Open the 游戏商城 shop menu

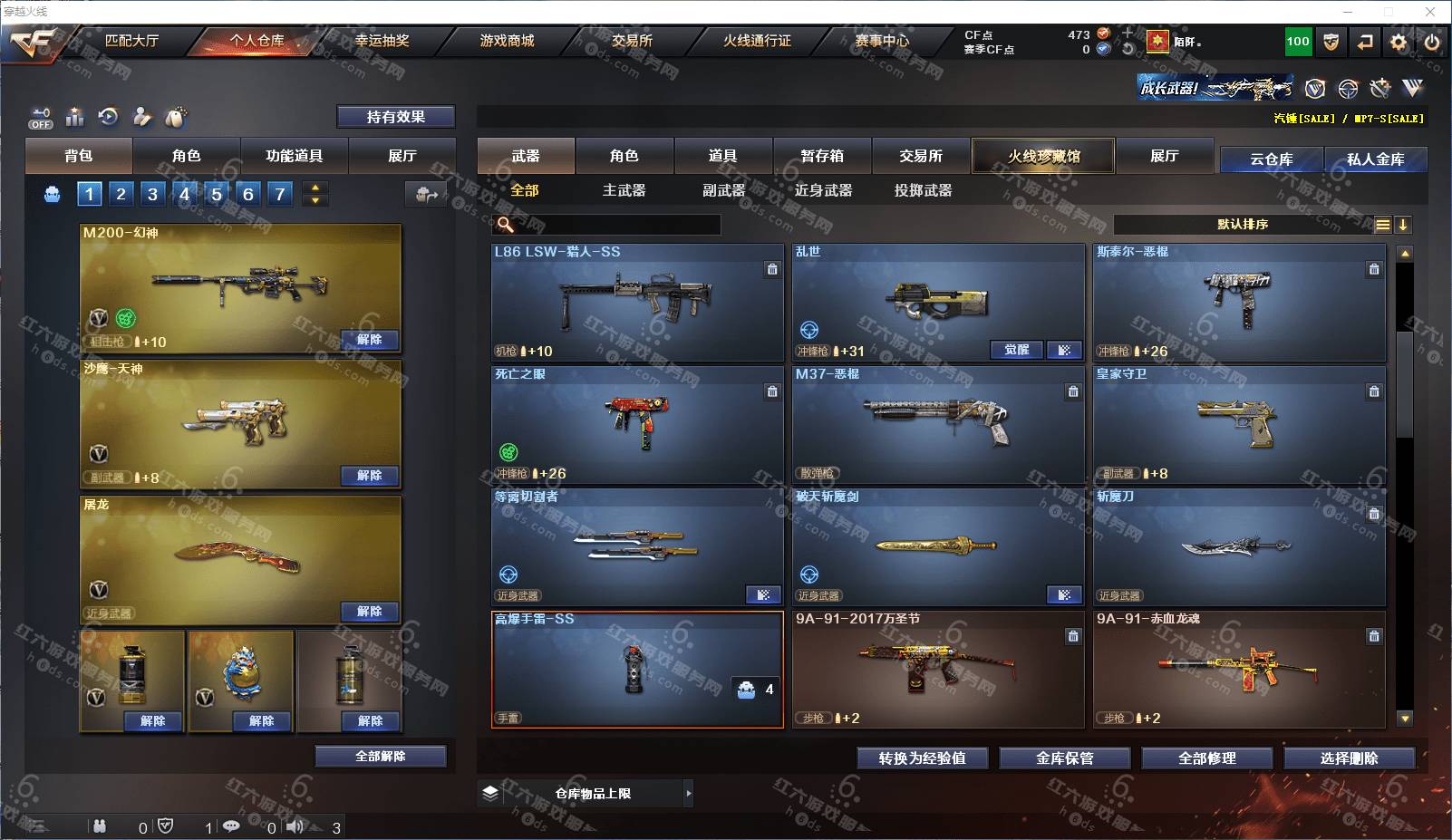(507, 41)
